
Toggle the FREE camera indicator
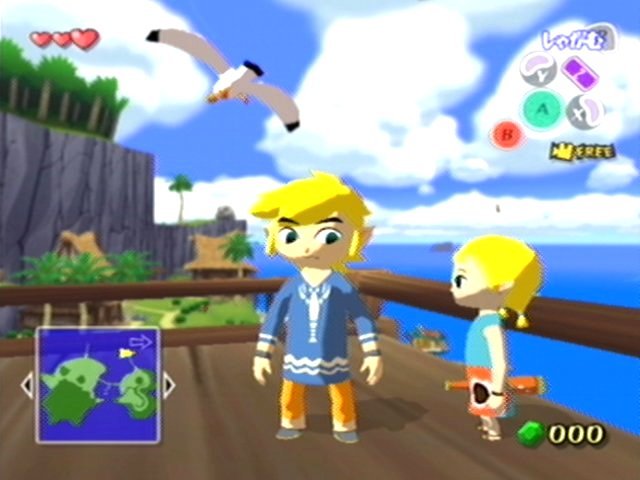coord(581,151)
